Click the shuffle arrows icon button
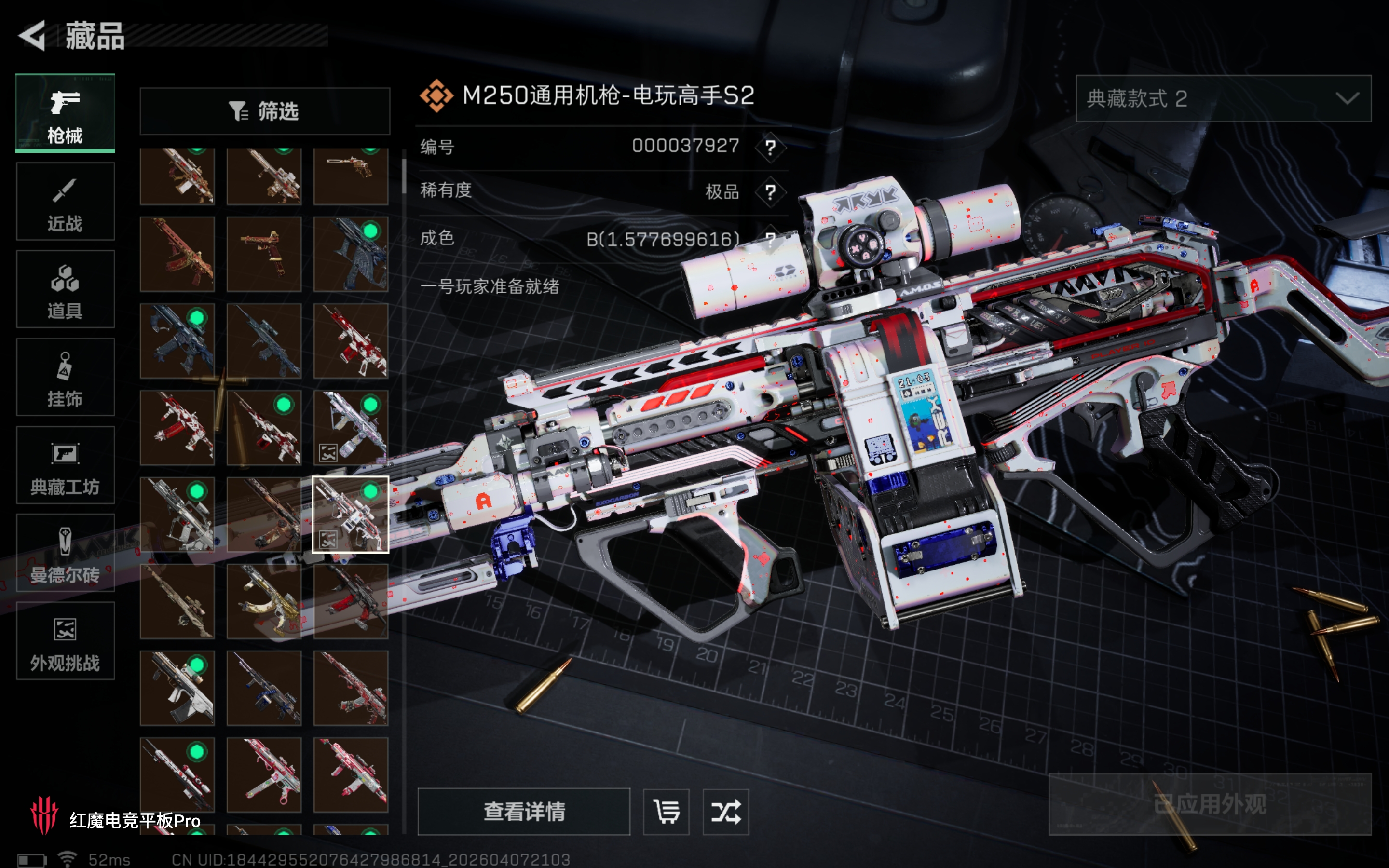 point(726,812)
